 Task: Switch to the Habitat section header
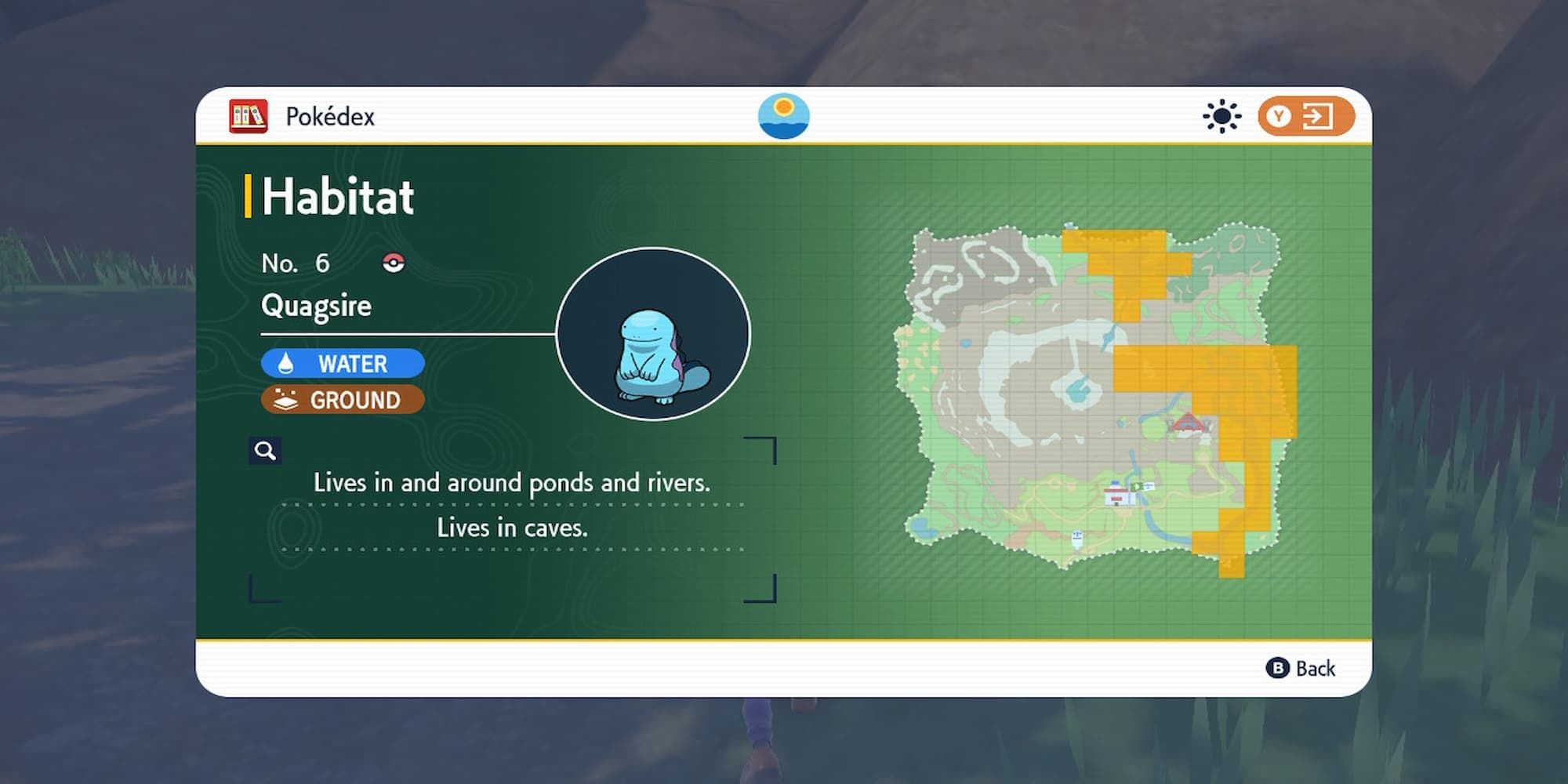coord(337,196)
